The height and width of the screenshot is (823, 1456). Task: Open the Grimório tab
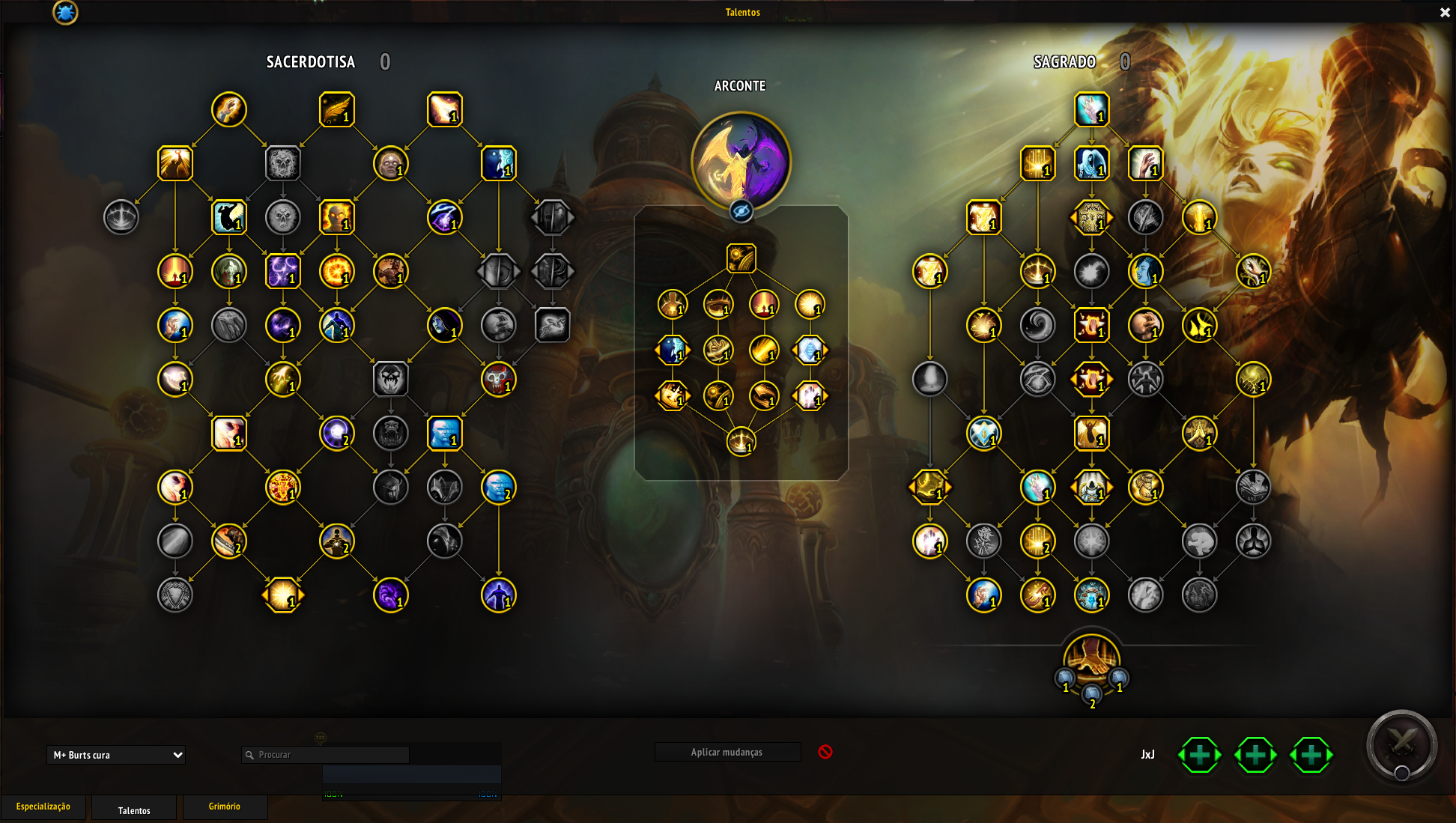click(225, 807)
